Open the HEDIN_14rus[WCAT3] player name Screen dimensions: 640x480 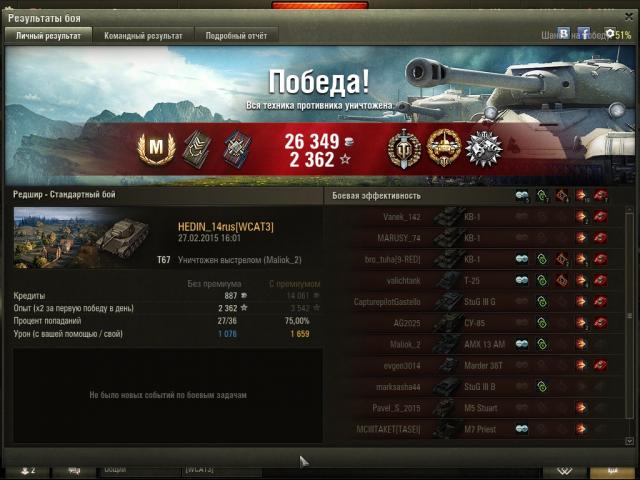click(x=225, y=227)
